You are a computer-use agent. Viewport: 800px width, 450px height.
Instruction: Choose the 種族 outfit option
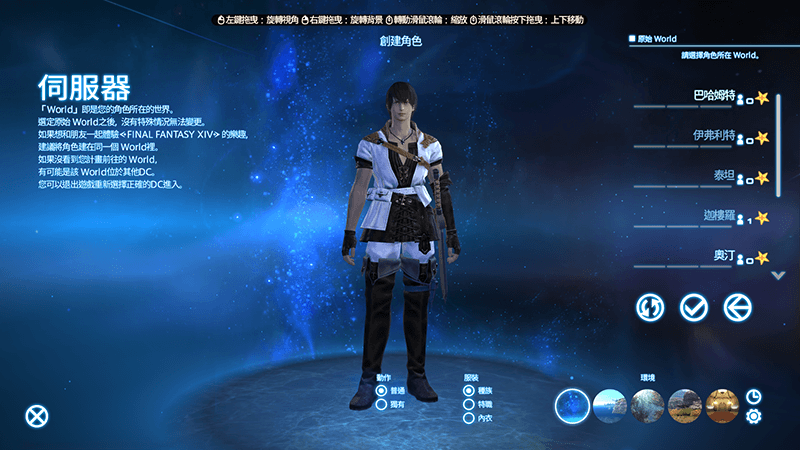pyautogui.click(x=470, y=390)
